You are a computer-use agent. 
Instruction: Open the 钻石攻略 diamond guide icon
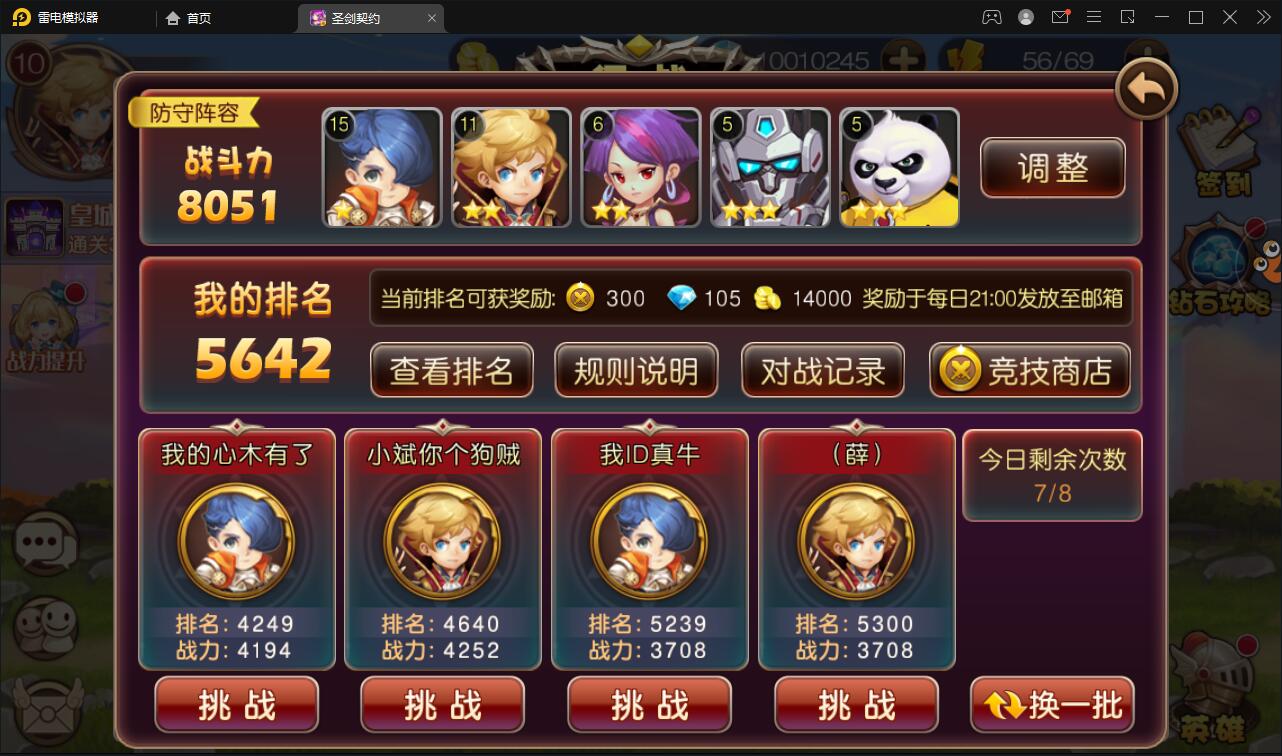pos(1216,270)
